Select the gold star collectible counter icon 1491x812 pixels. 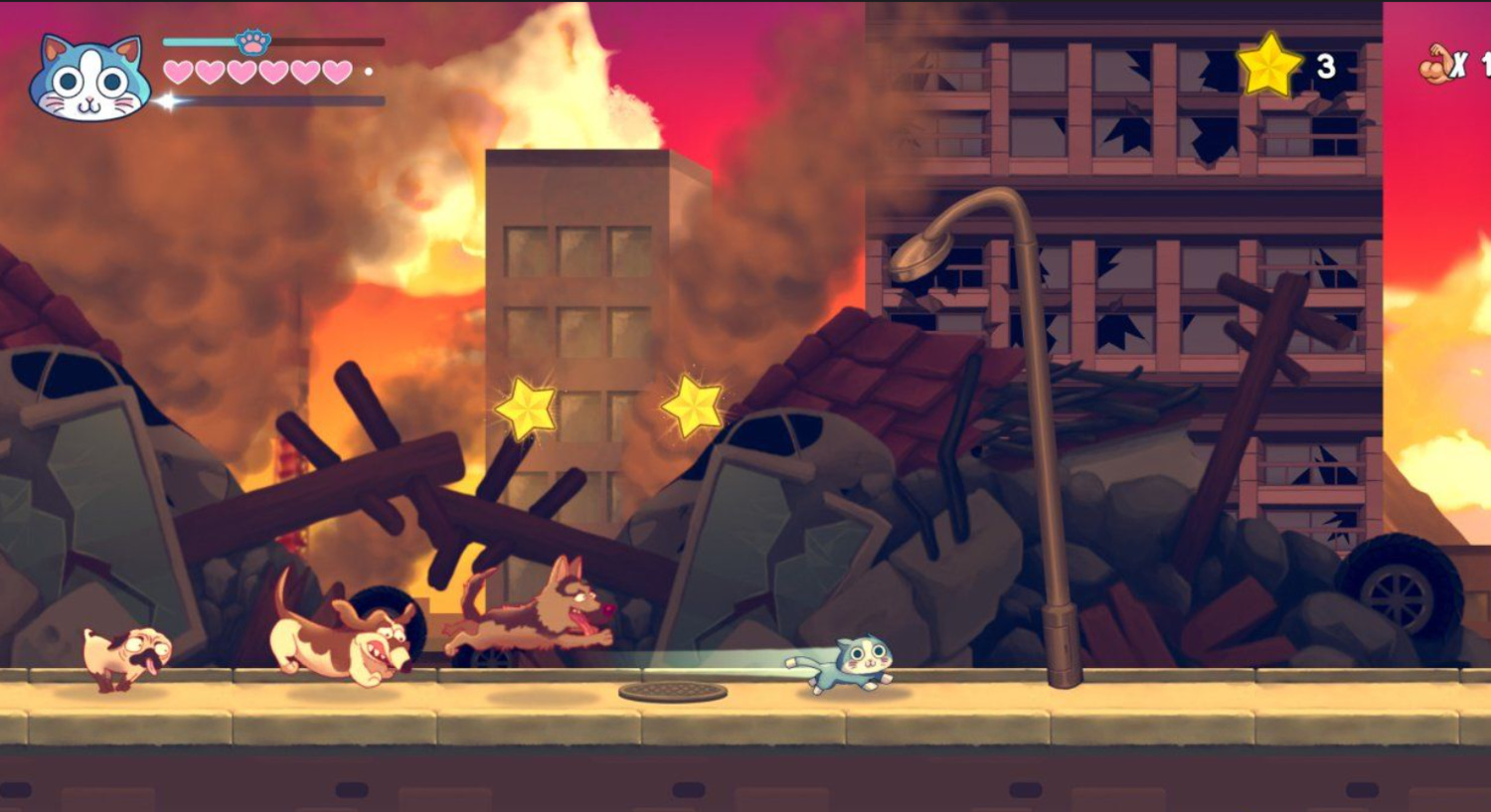tap(1269, 66)
